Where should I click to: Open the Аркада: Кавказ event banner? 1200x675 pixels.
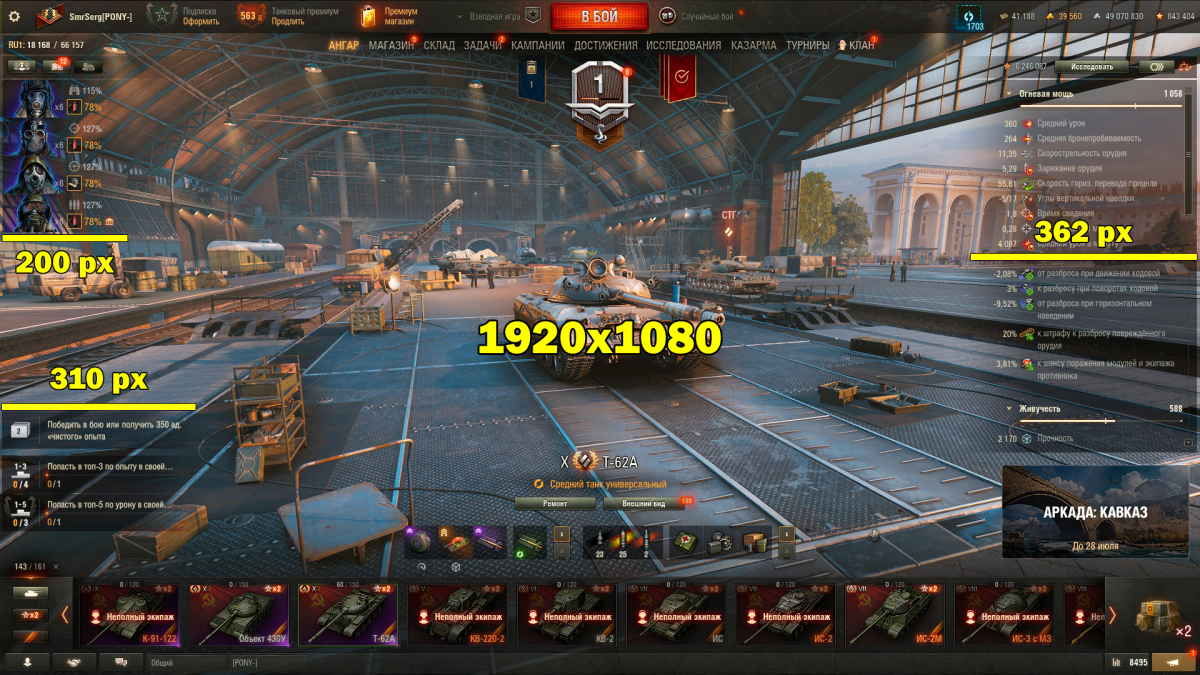pos(1095,512)
